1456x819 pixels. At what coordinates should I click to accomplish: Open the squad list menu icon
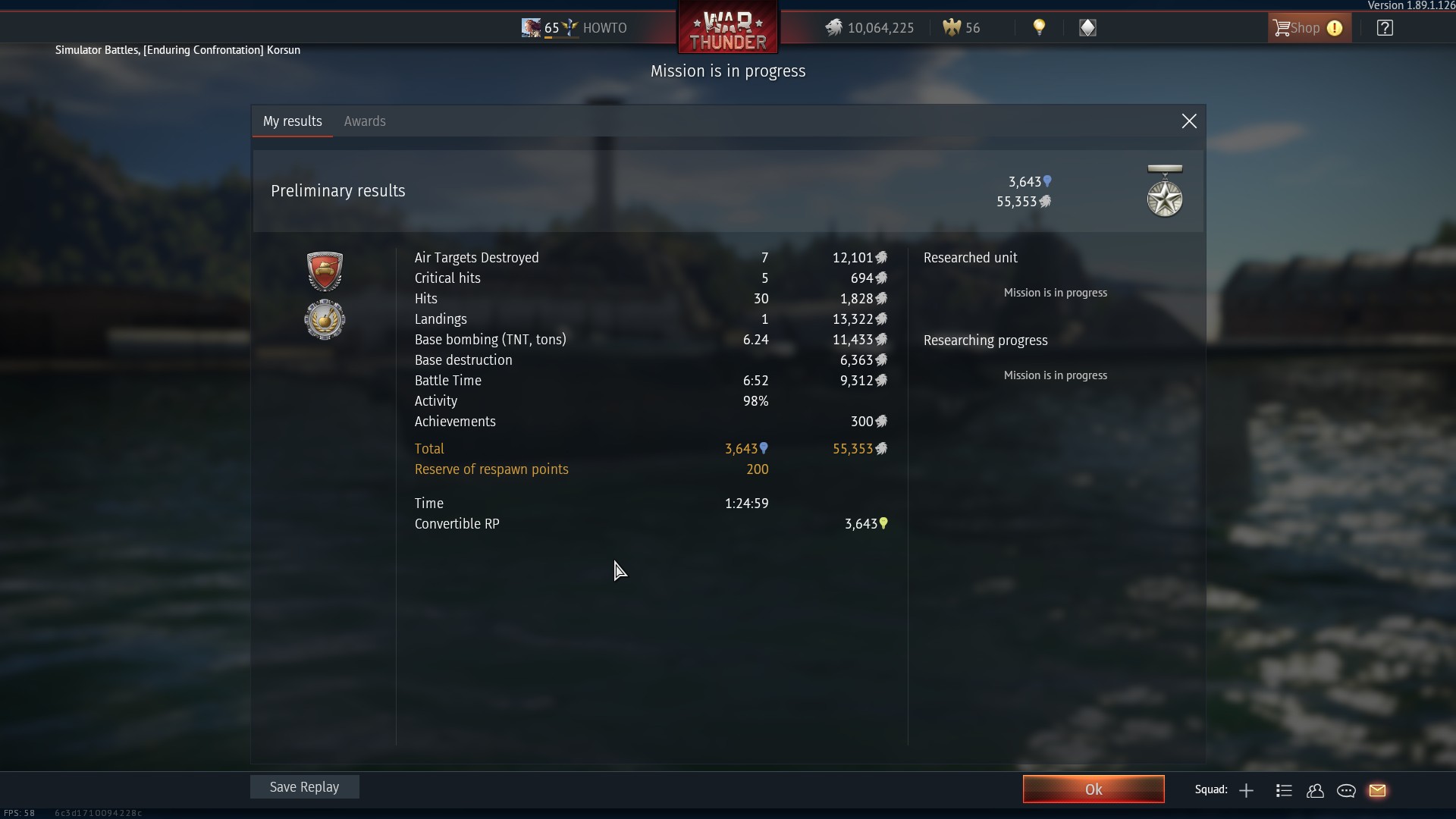(1284, 791)
